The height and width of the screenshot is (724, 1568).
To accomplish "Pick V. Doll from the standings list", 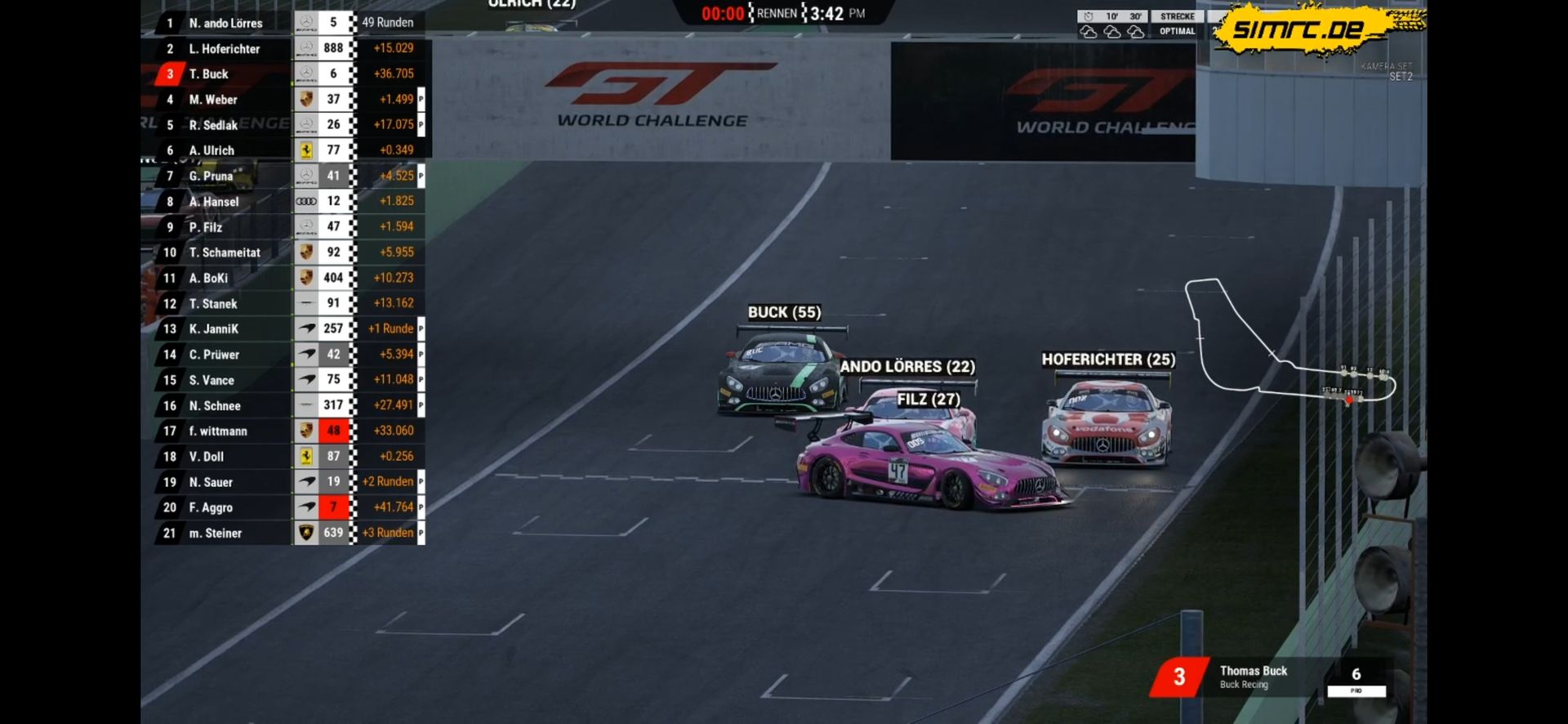I will [207, 457].
